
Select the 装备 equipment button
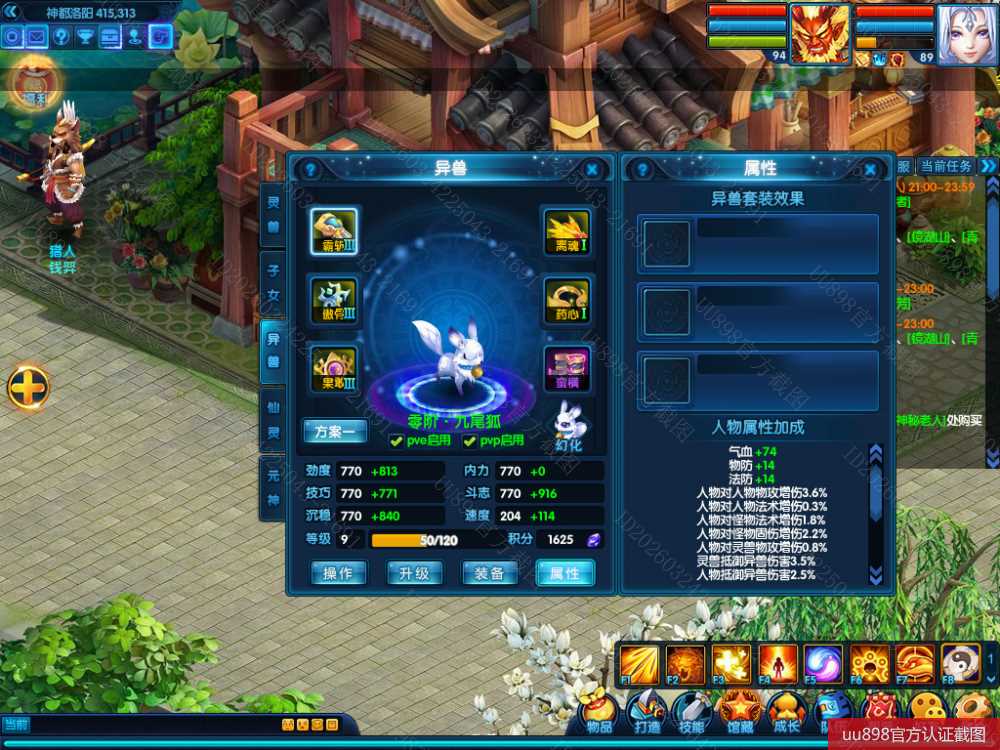coord(489,573)
